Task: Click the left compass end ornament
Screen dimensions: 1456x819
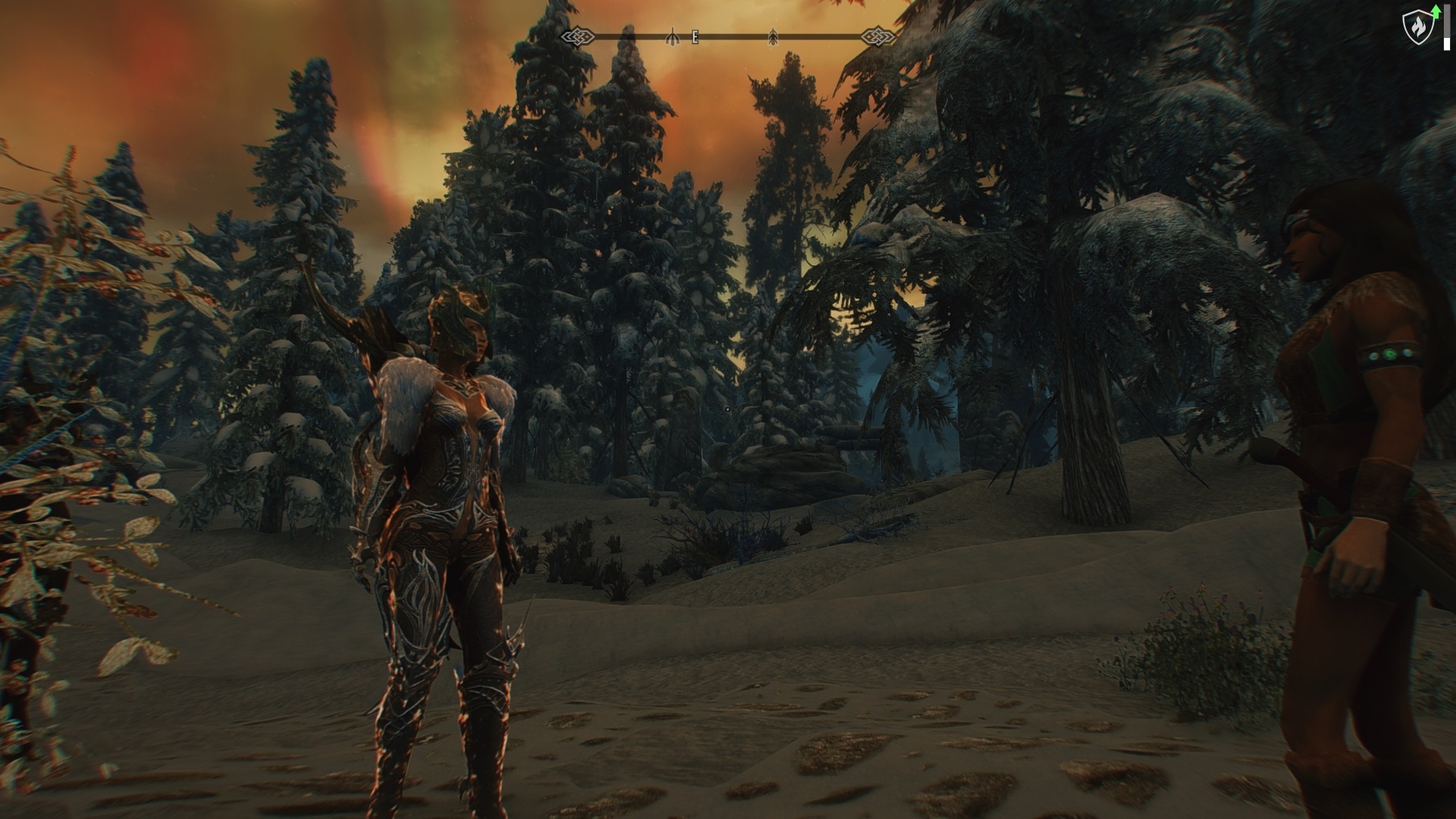Action: pos(579,35)
